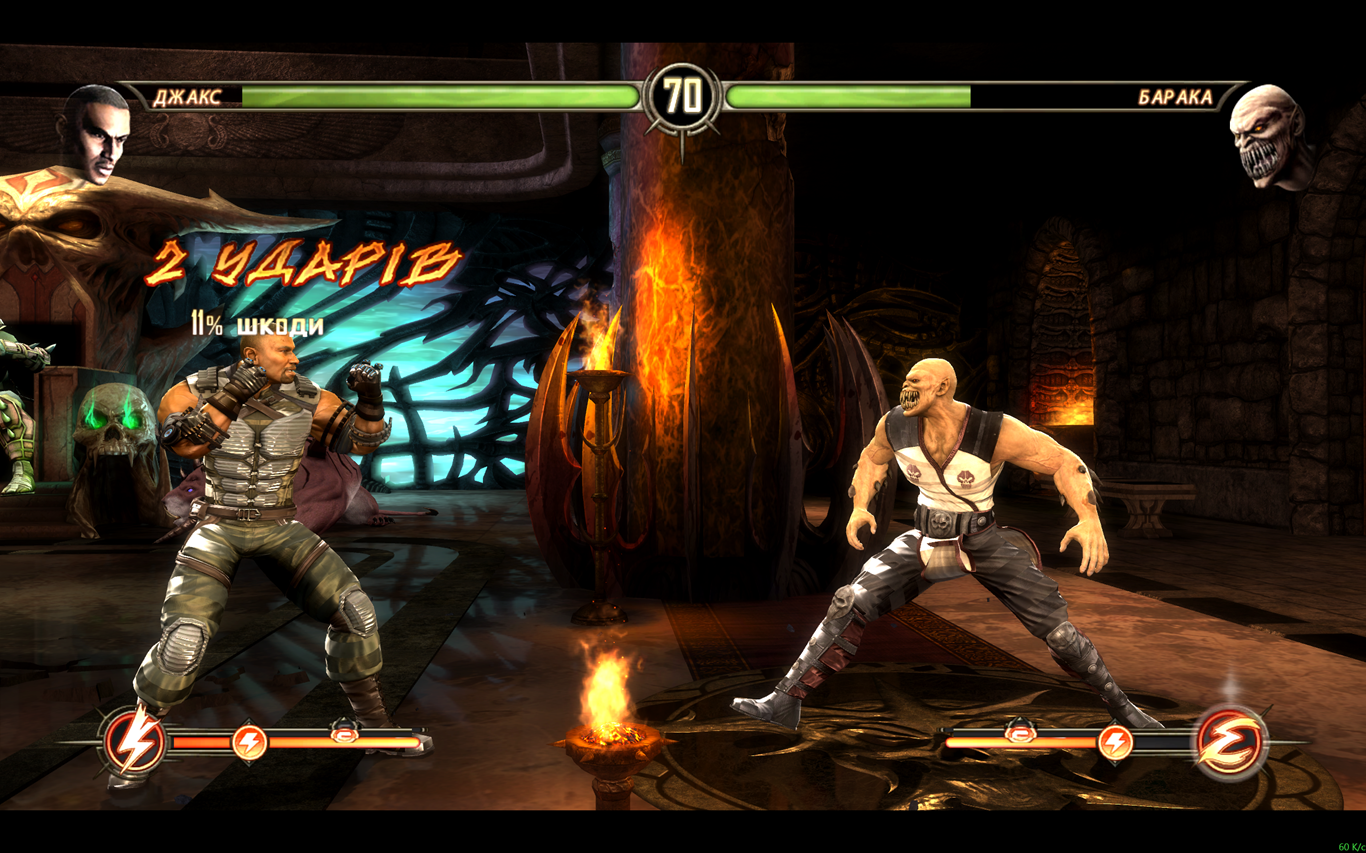The height and width of the screenshot is (853, 1366).
Task: Select Jax's lightning bolt super meter emblem
Action: [135, 742]
